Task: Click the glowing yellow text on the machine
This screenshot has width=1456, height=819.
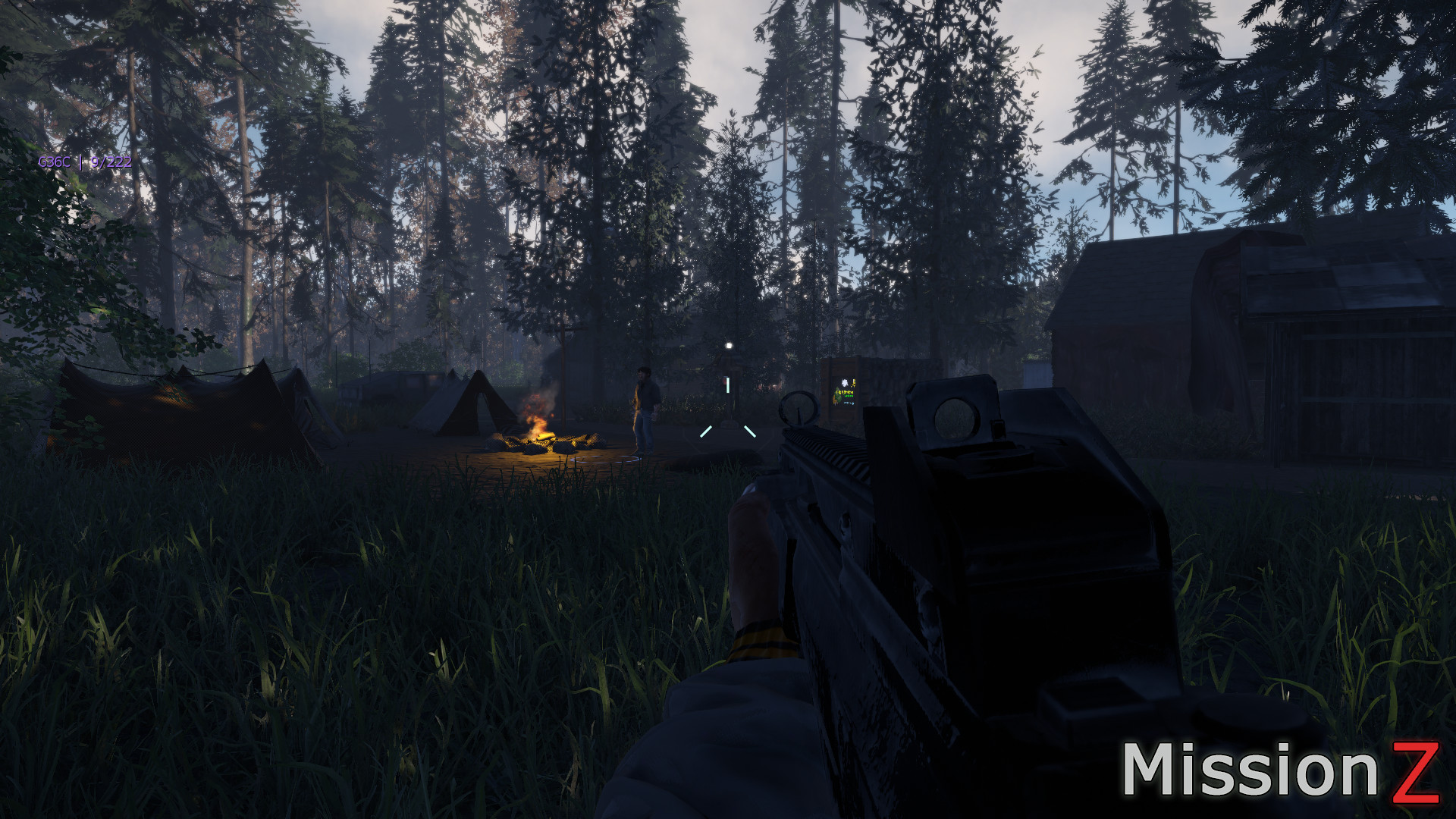Action: click(x=843, y=393)
